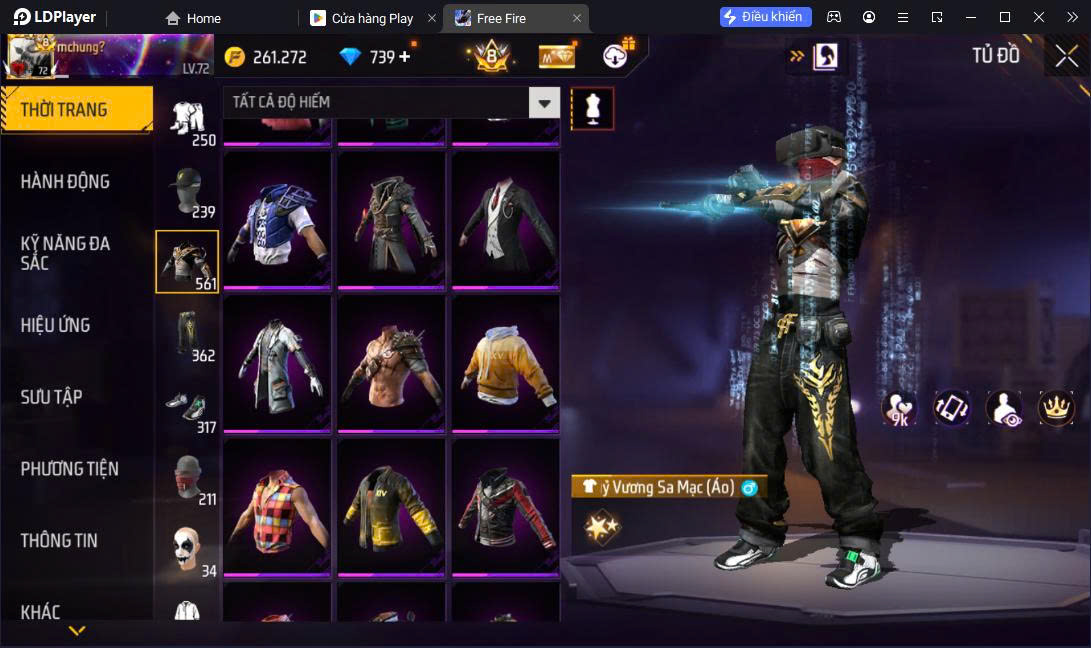Open the HIỆU ỨNG section
The width and height of the screenshot is (1091, 648).
[56, 325]
